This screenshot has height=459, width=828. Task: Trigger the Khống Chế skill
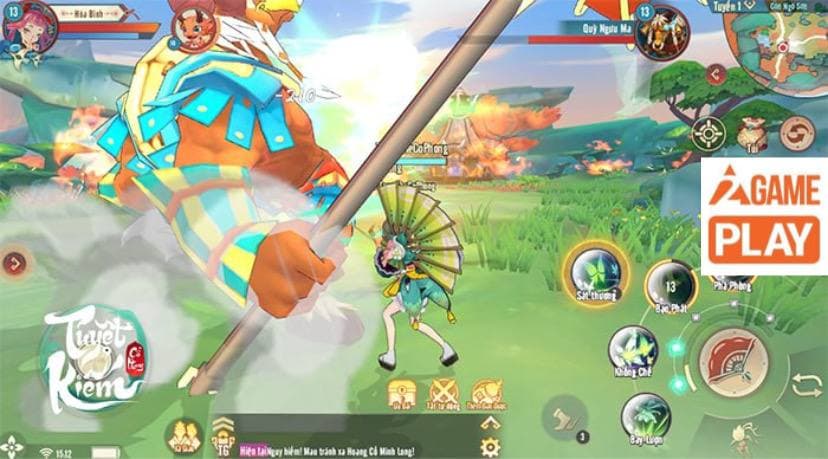click(x=633, y=350)
